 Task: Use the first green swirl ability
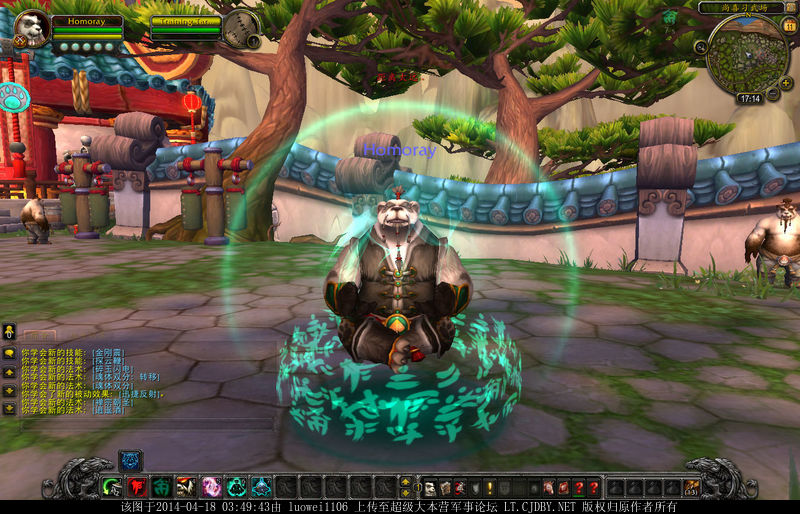pos(112,487)
